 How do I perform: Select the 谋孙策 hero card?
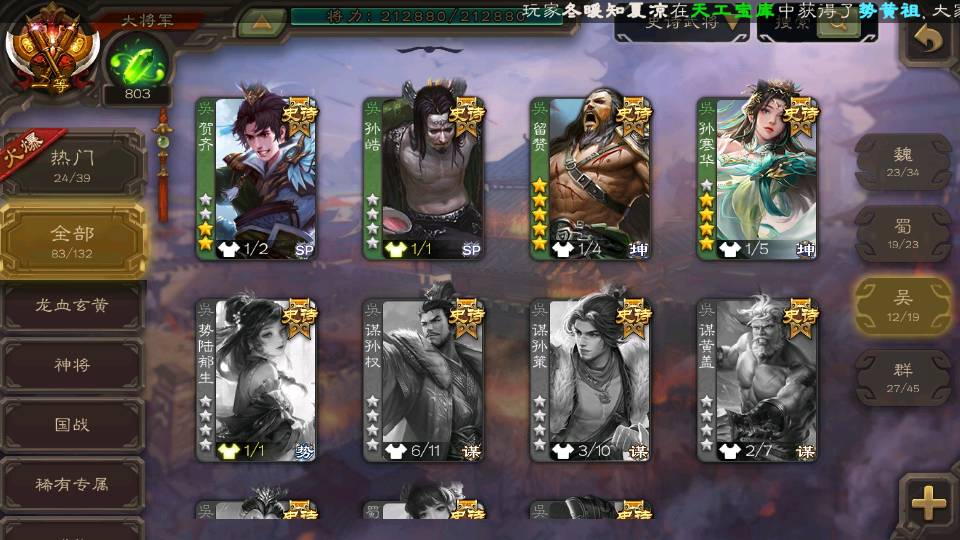[590, 380]
